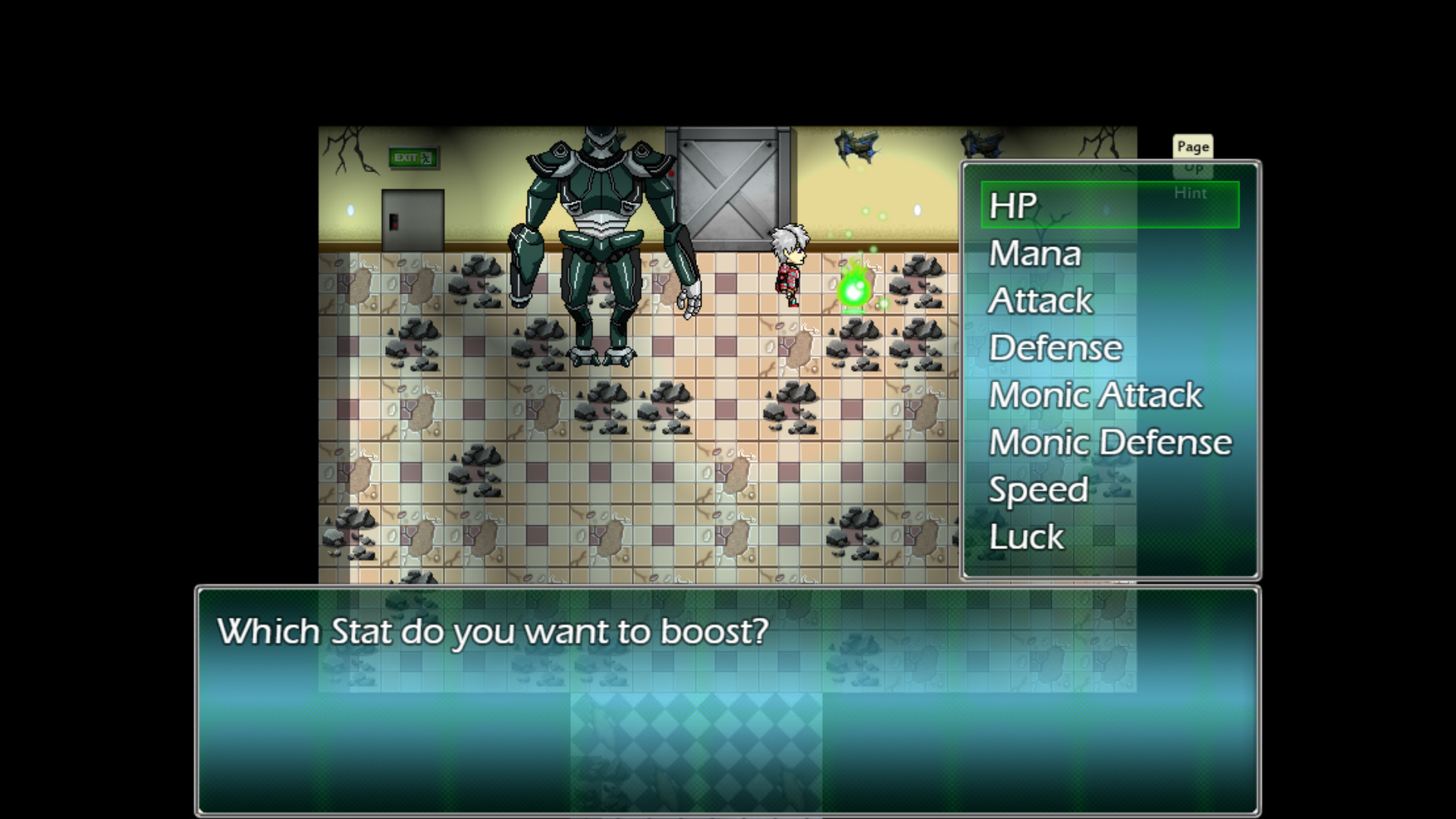Select Speed as the stat to boost
This screenshot has height=819, width=1456.
pos(1038,489)
